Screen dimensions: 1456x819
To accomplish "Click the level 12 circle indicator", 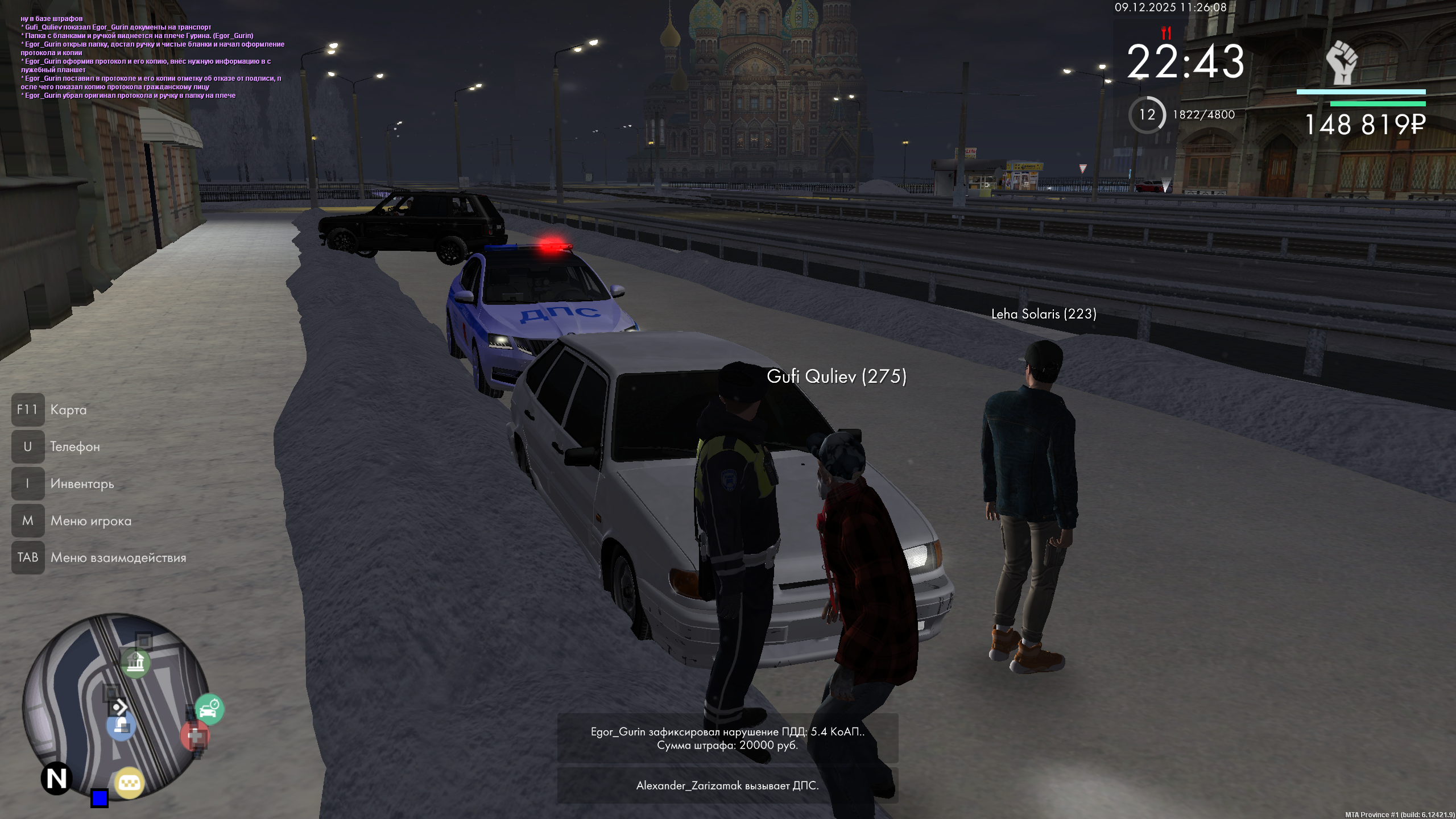I will [1147, 115].
